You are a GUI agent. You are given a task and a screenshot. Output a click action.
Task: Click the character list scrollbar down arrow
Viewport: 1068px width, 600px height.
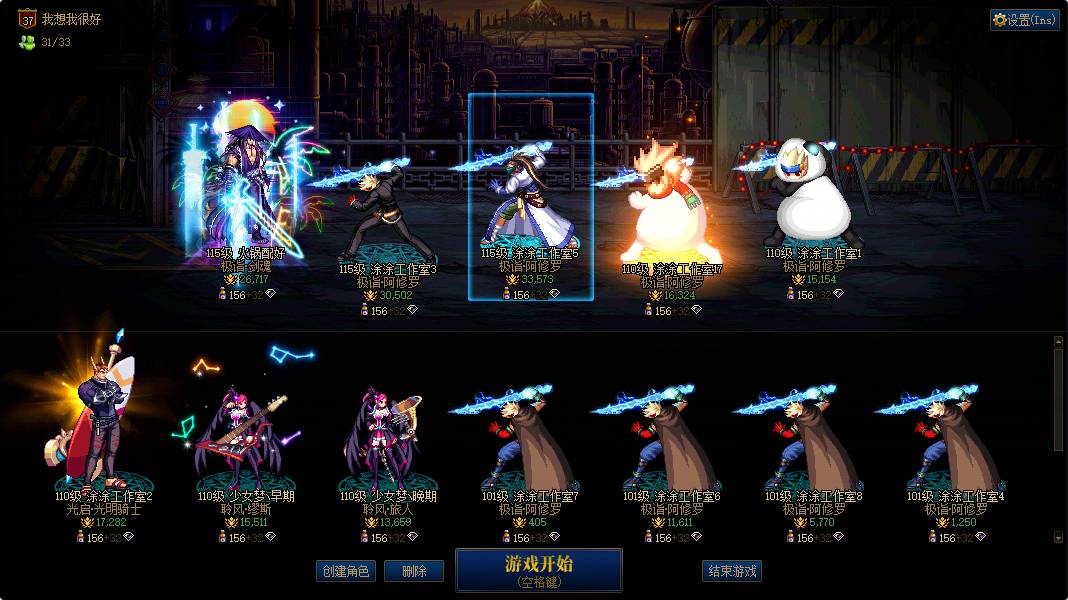coord(1058,537)
